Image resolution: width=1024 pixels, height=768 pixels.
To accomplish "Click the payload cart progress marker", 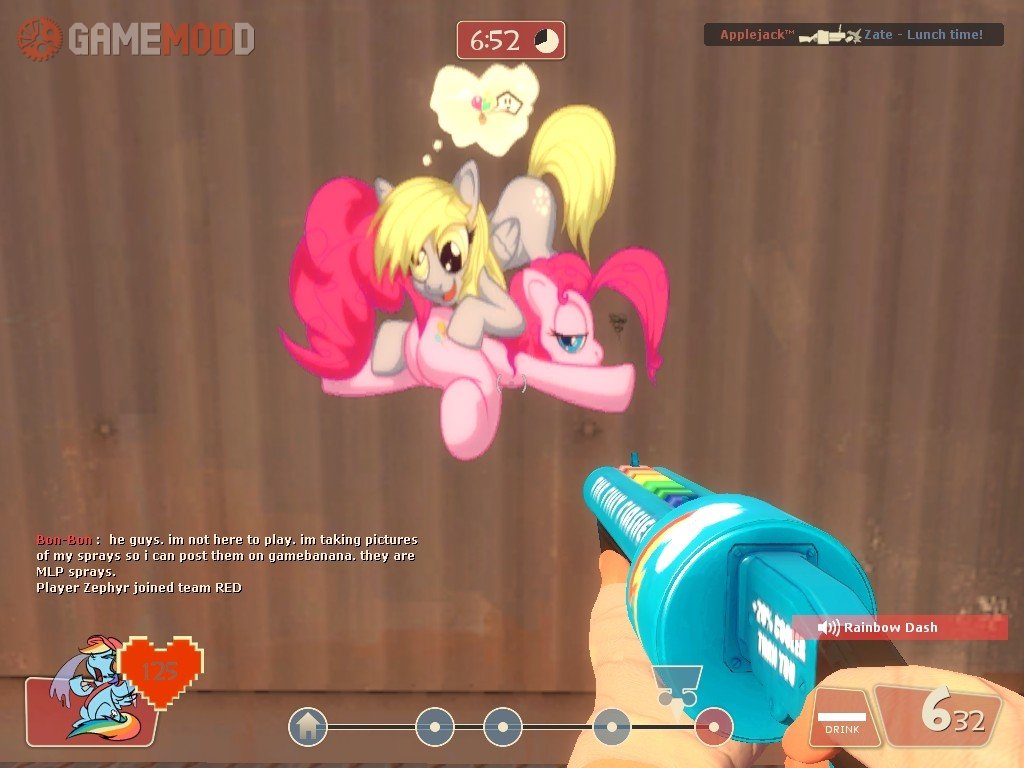I will tap(676, 685).
